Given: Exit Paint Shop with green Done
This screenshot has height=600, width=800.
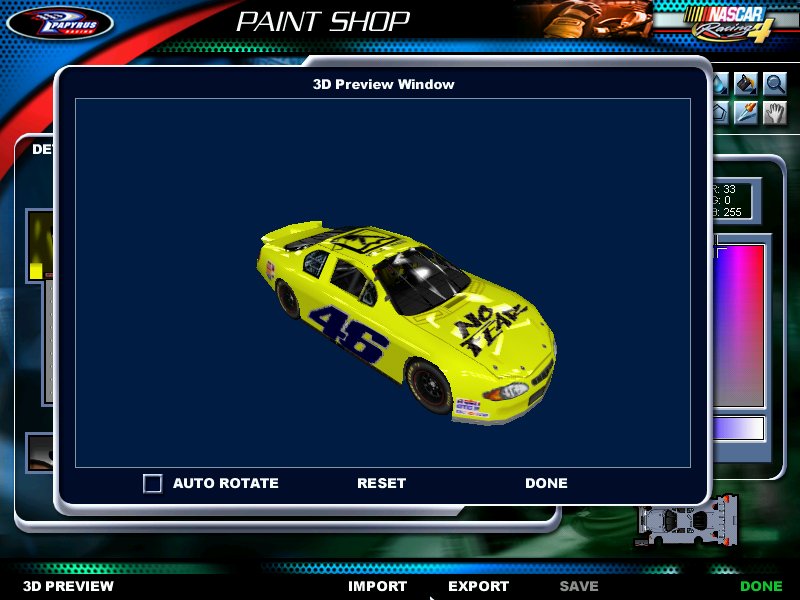Looking at the screenshot, I should coord(761,586).
